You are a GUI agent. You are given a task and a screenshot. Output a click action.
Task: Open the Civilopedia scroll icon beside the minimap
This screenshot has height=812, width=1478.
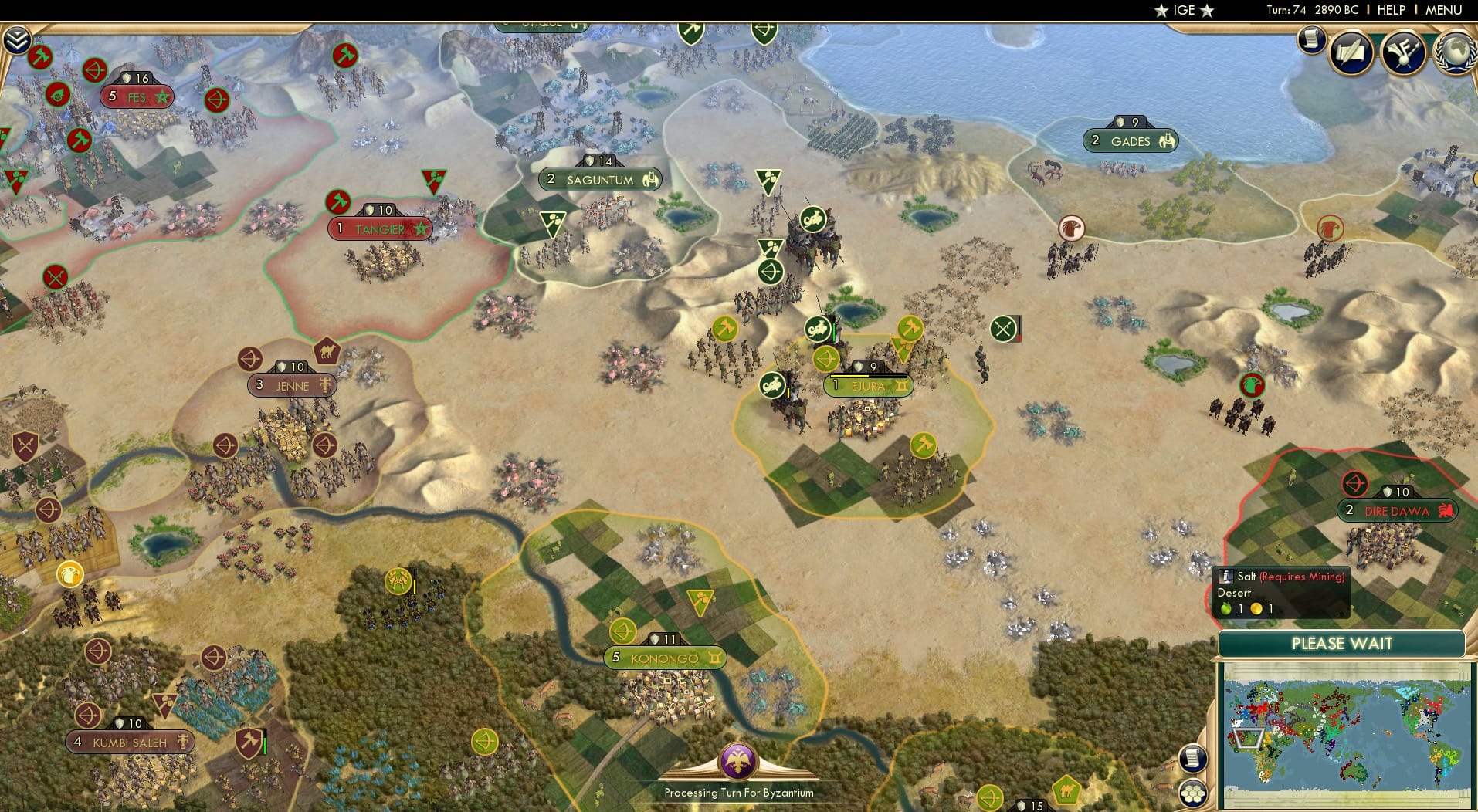tap(1194, 759)
